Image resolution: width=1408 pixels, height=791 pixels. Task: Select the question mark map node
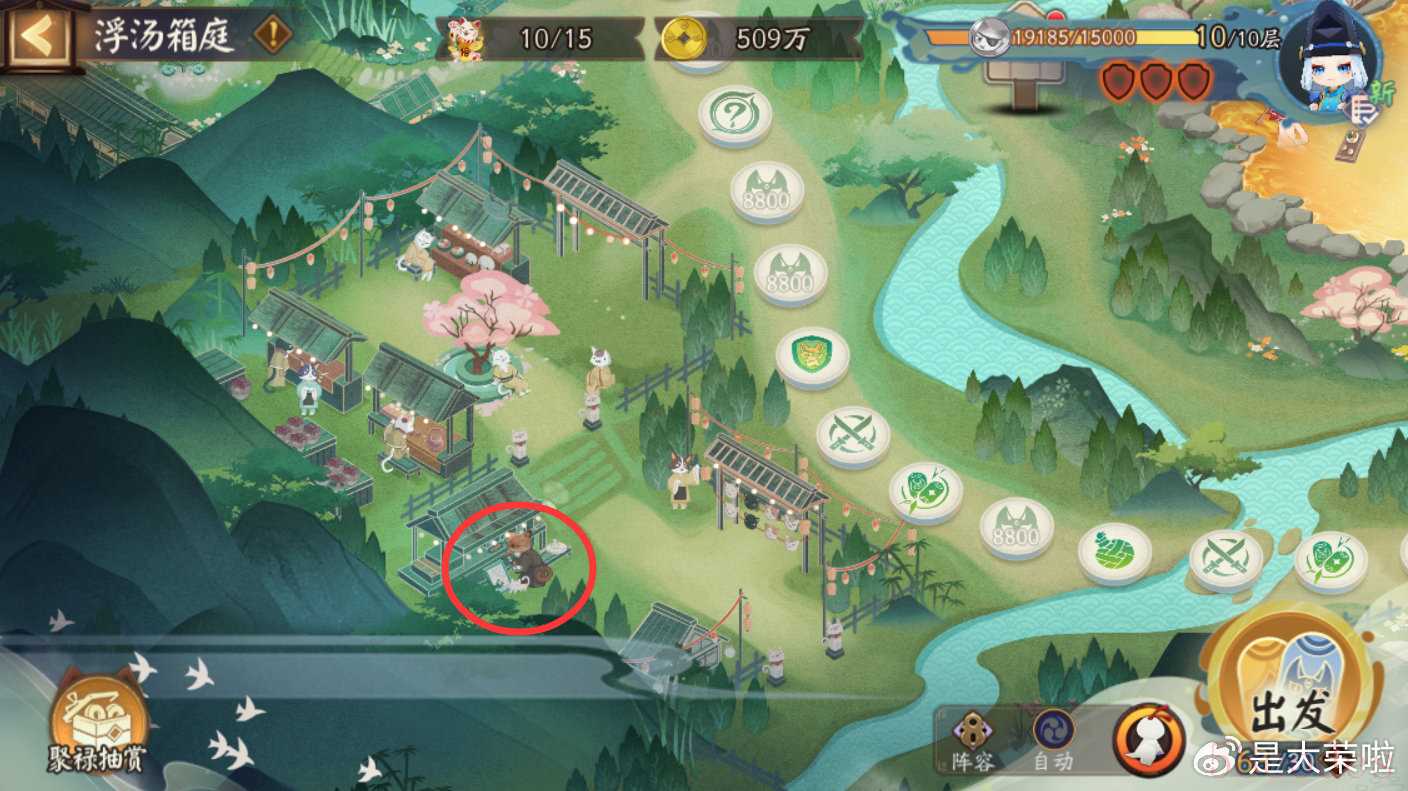coord(735,113)
